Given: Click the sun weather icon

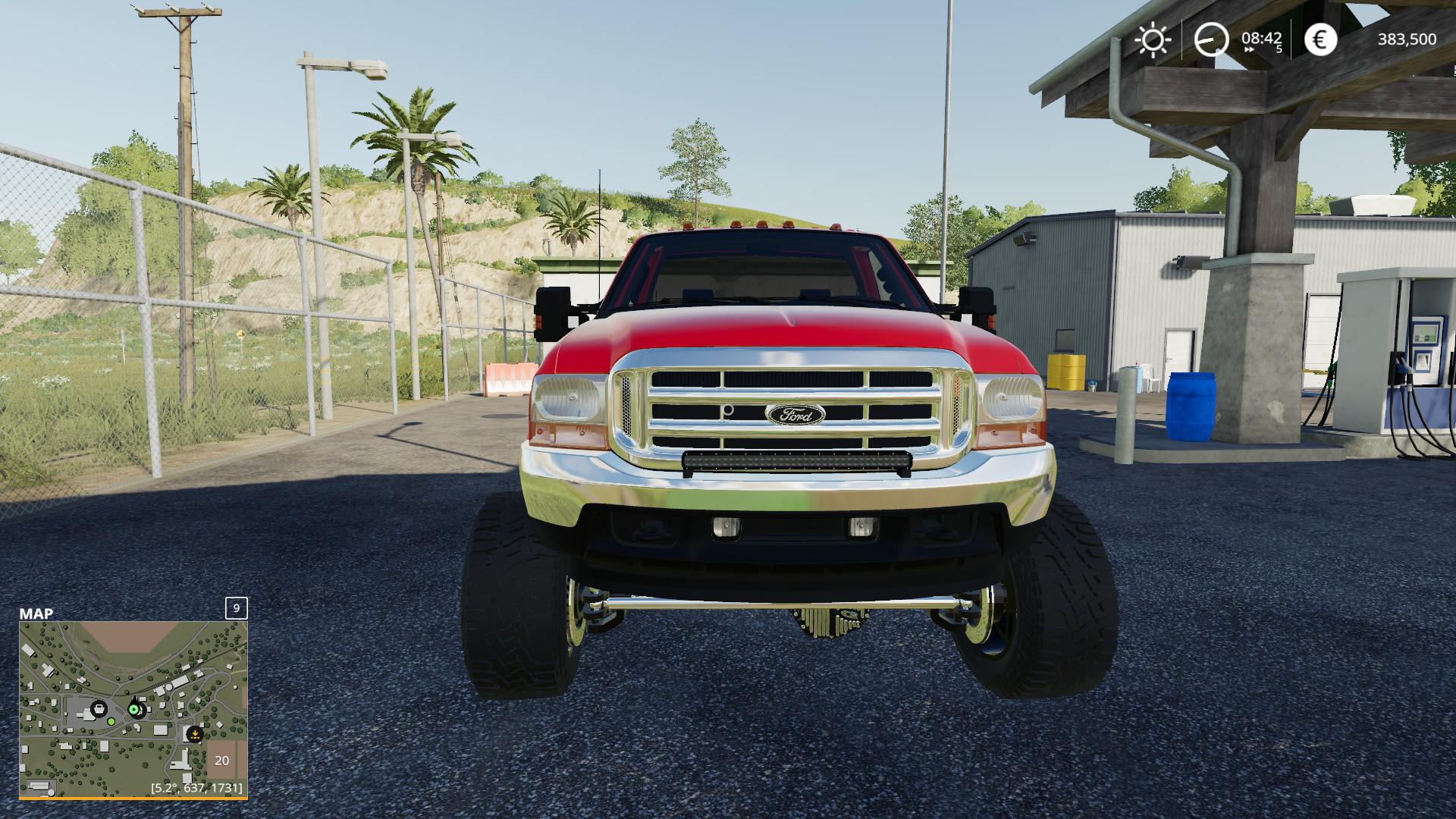Looking at the screenshot, I should click(1153, 39).
